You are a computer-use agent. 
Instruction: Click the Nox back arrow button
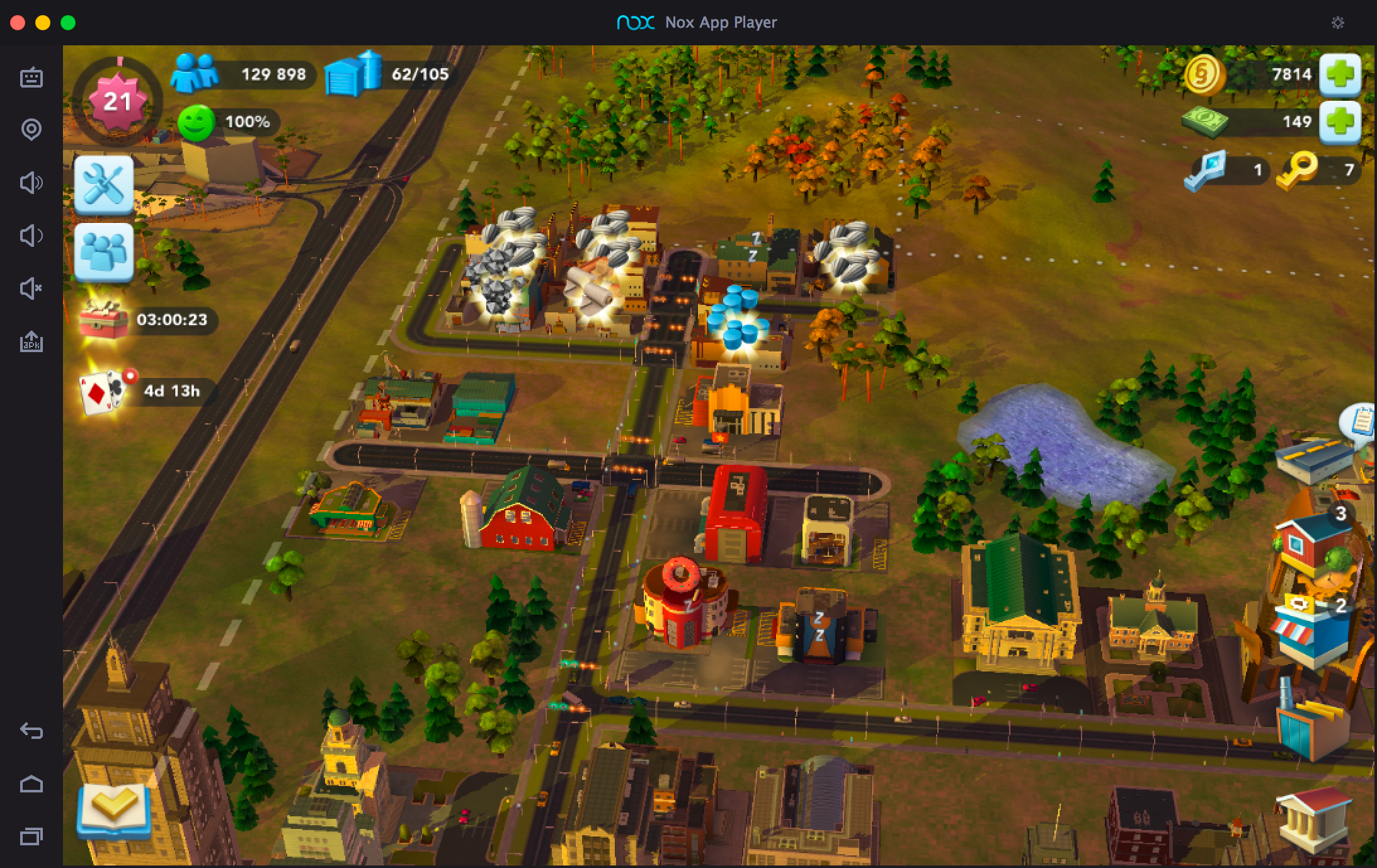31,731
